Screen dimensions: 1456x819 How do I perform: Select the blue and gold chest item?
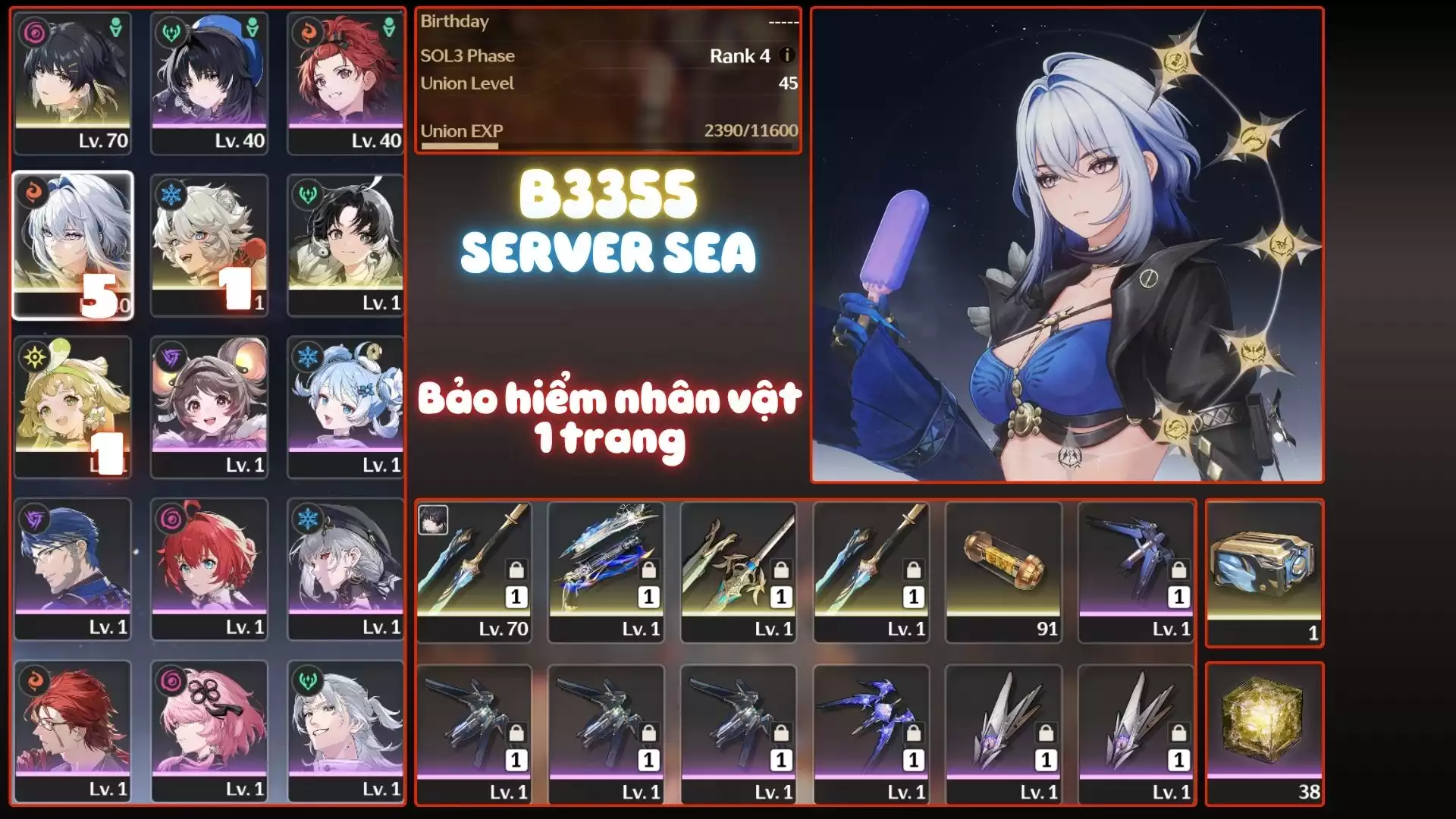(1264, 572)
